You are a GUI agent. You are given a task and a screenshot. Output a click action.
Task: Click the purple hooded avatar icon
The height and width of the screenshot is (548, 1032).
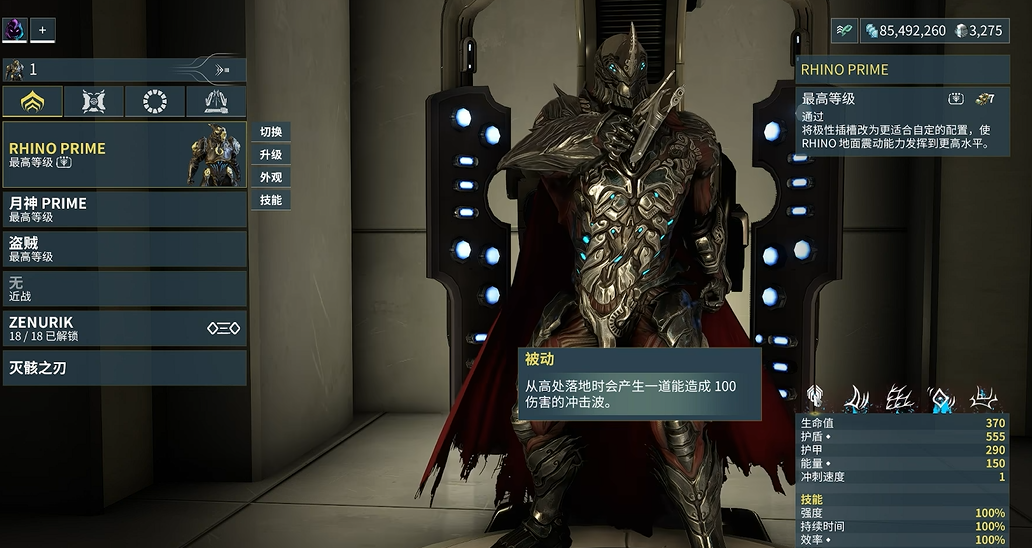click(15, 30)
